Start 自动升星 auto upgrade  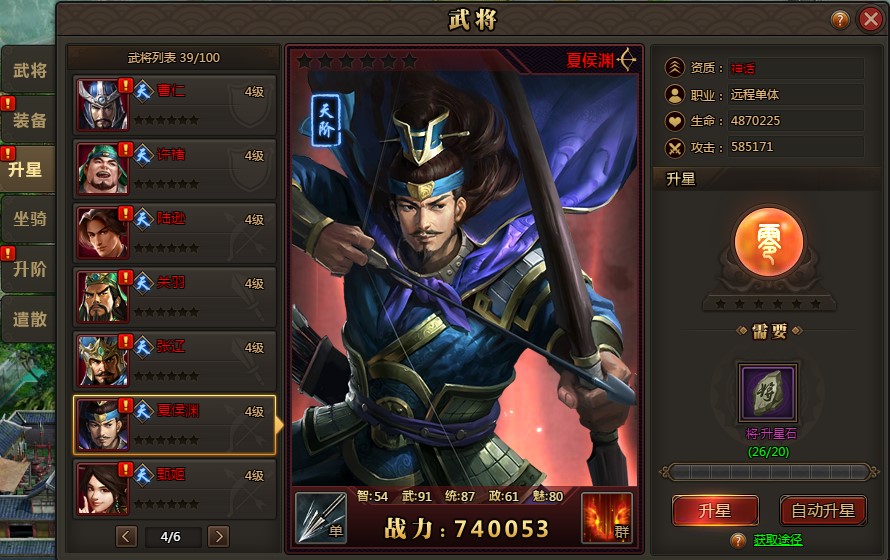pos(823,510)
